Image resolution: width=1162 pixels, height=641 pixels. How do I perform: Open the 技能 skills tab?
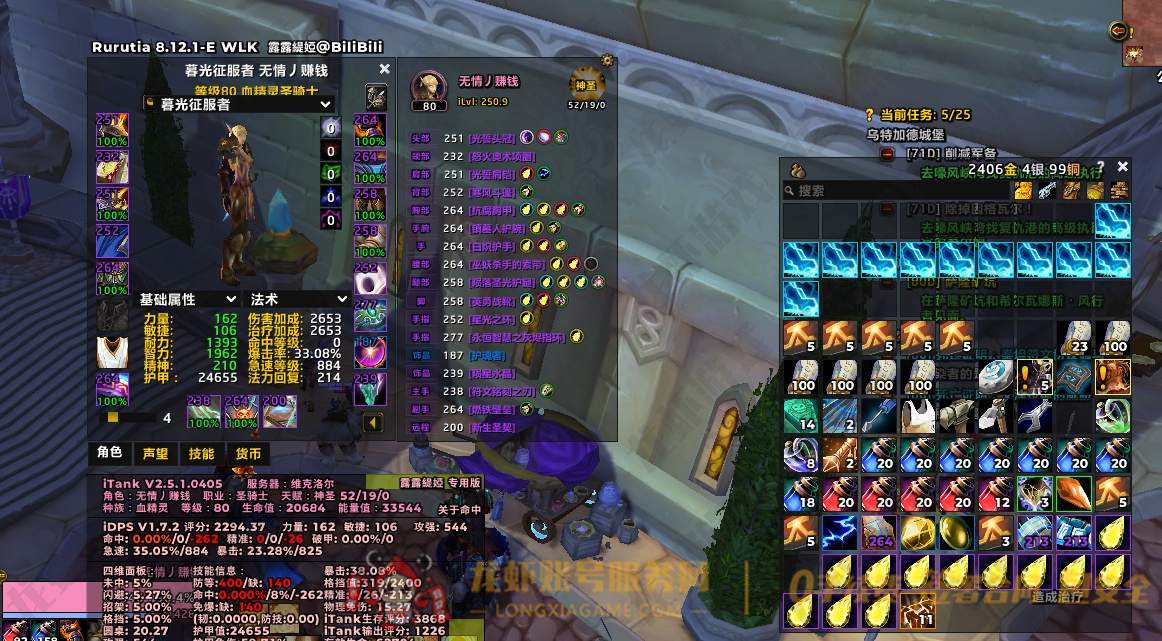click(201, 453)
